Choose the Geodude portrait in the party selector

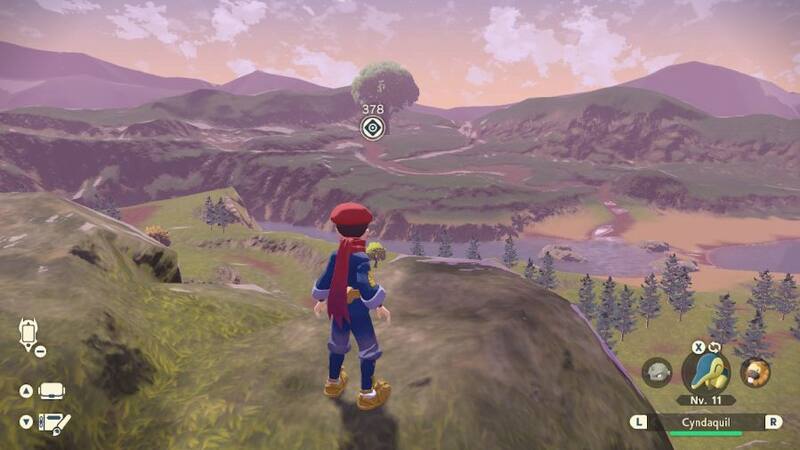tap(657, 372)
